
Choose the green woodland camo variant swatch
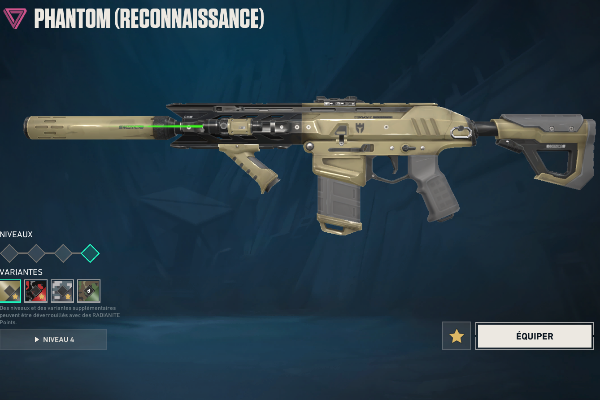89,290
